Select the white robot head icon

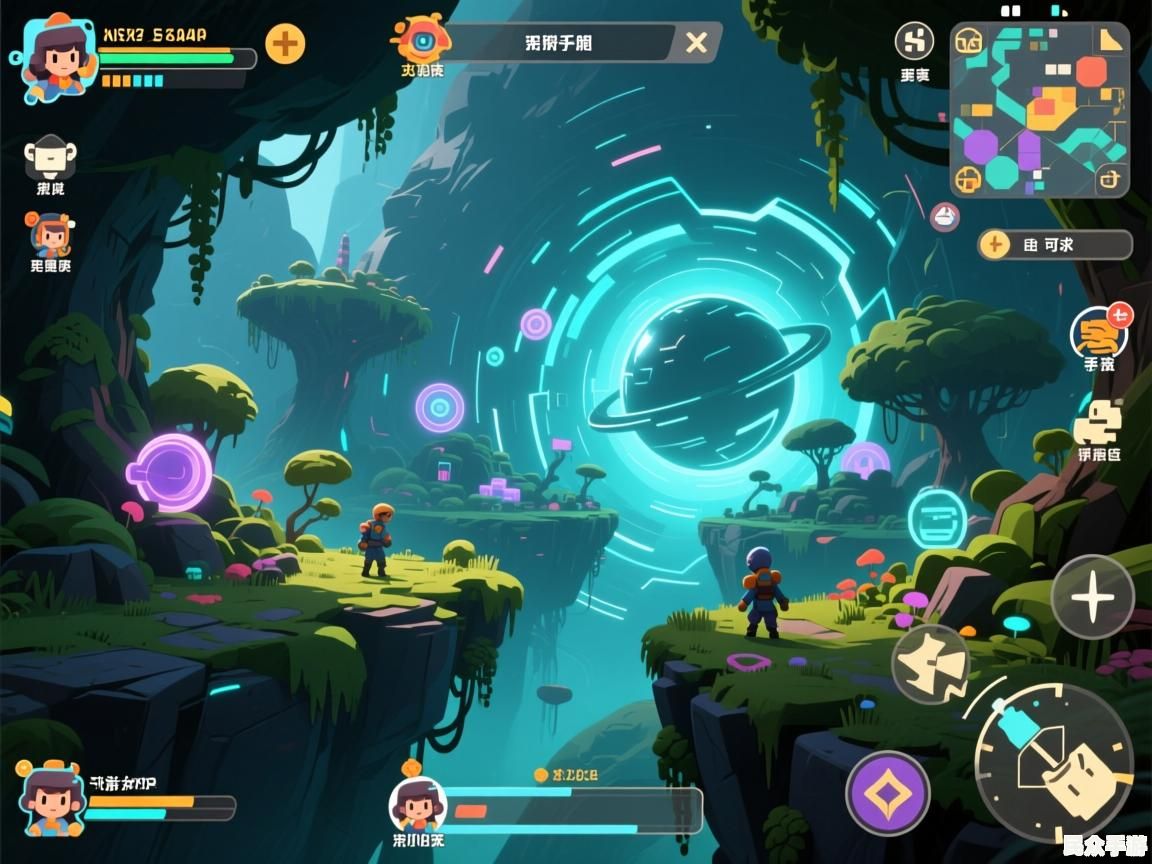pyautogui.click(x=51, y=155)
